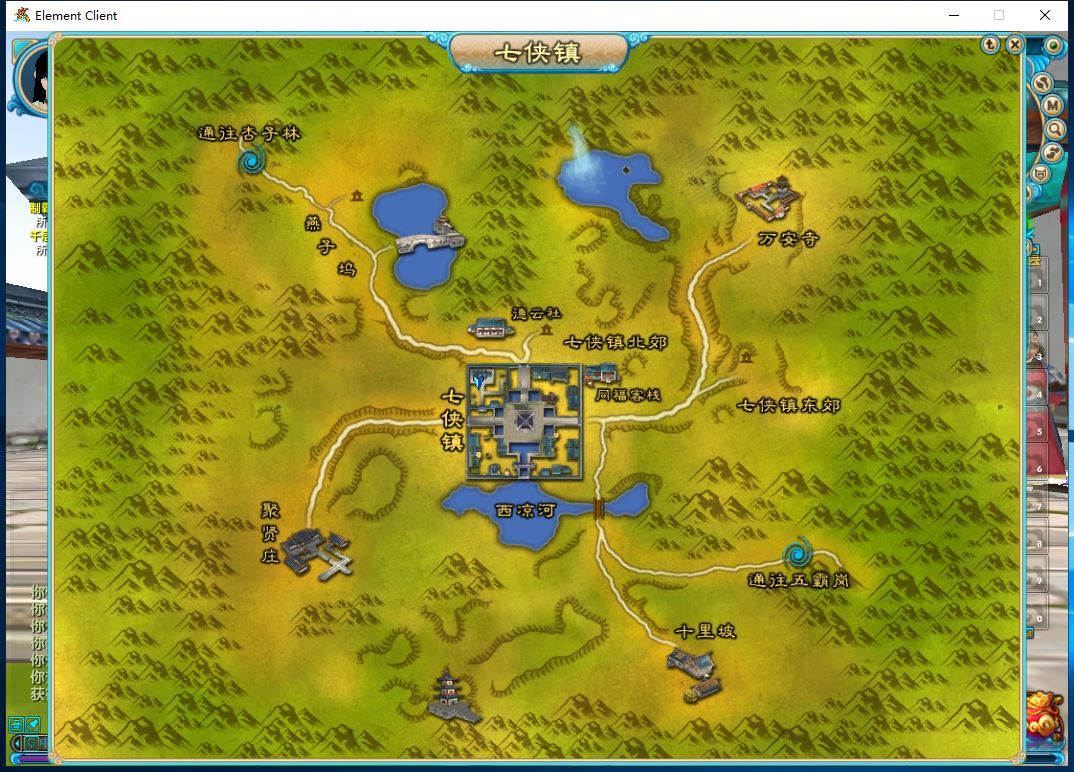Close the Element Client window
This screenshot has width=1074, height=772.
click(1045, 15)
